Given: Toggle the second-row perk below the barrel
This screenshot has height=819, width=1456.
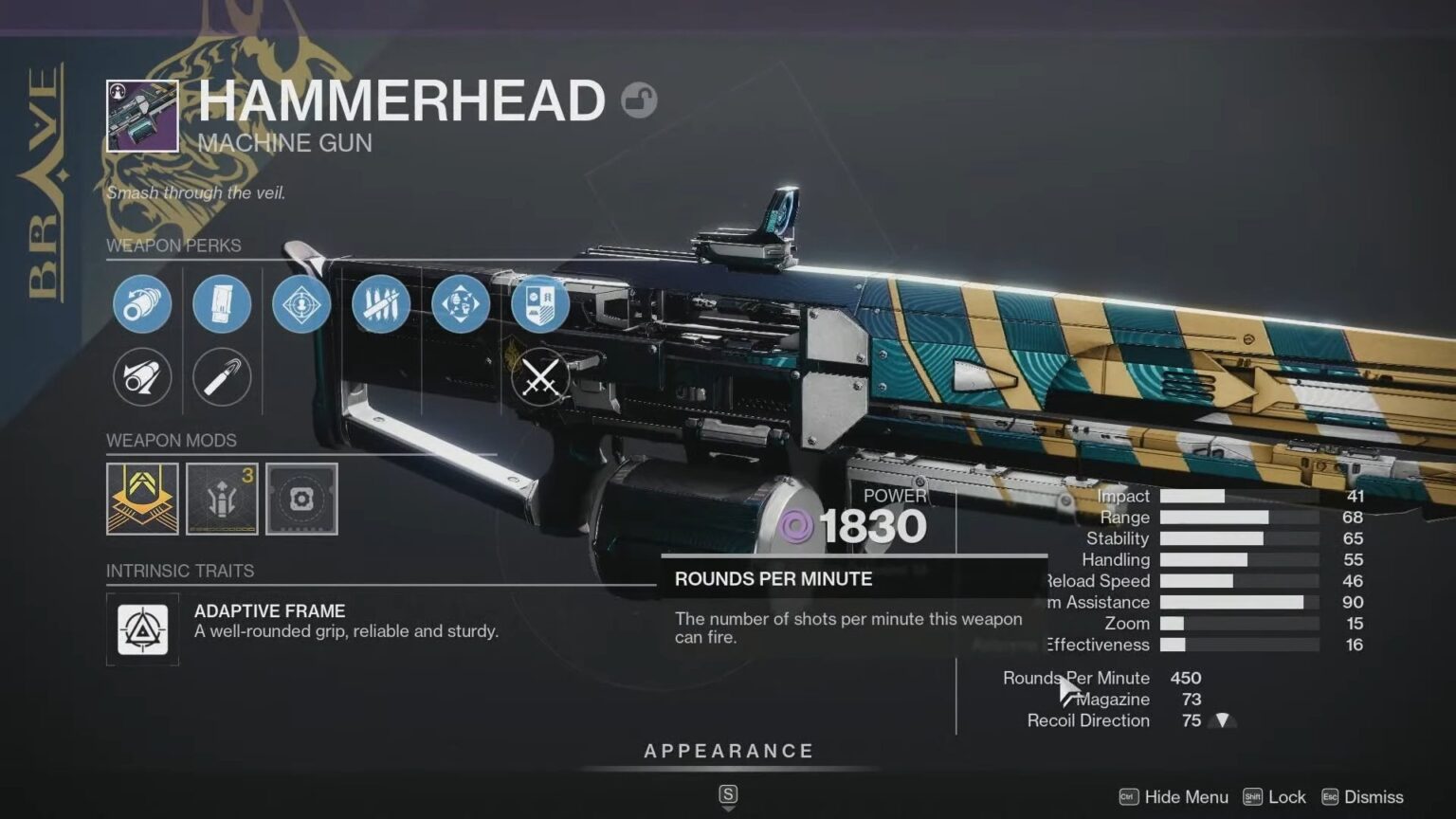Looking at the screenshot, I should coord(141,376).
